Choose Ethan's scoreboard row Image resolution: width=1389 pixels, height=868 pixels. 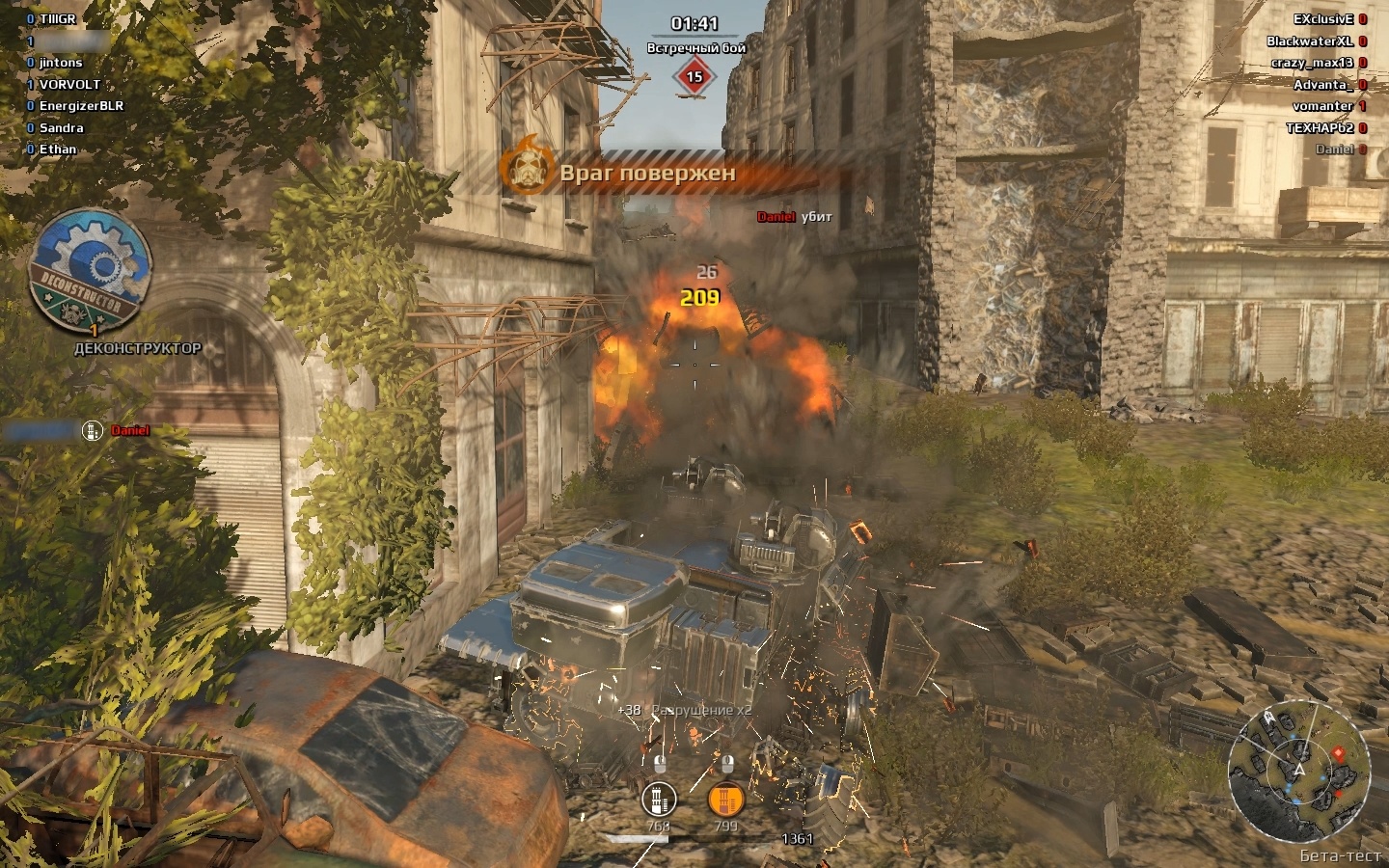(57, 149)
